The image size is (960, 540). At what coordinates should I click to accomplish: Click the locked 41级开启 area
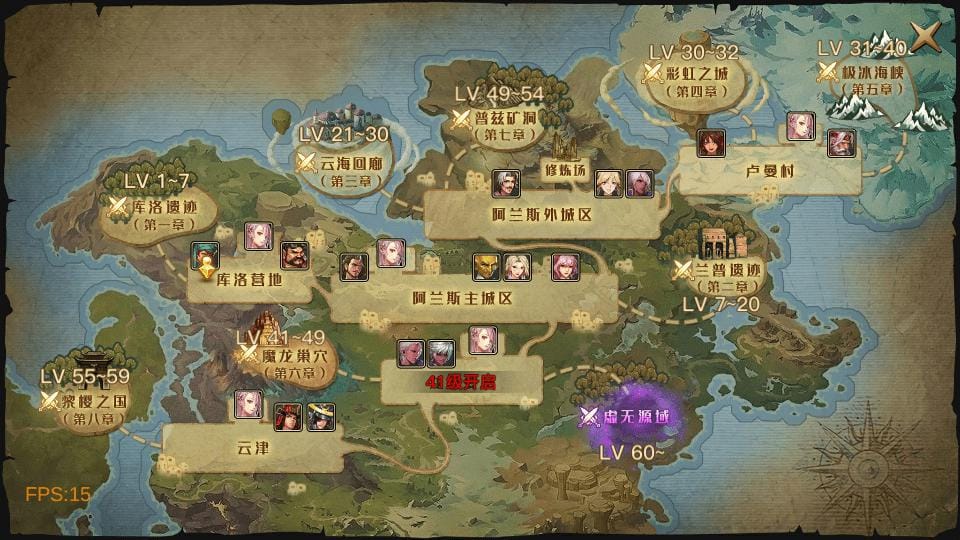click(x=461, y=383)
